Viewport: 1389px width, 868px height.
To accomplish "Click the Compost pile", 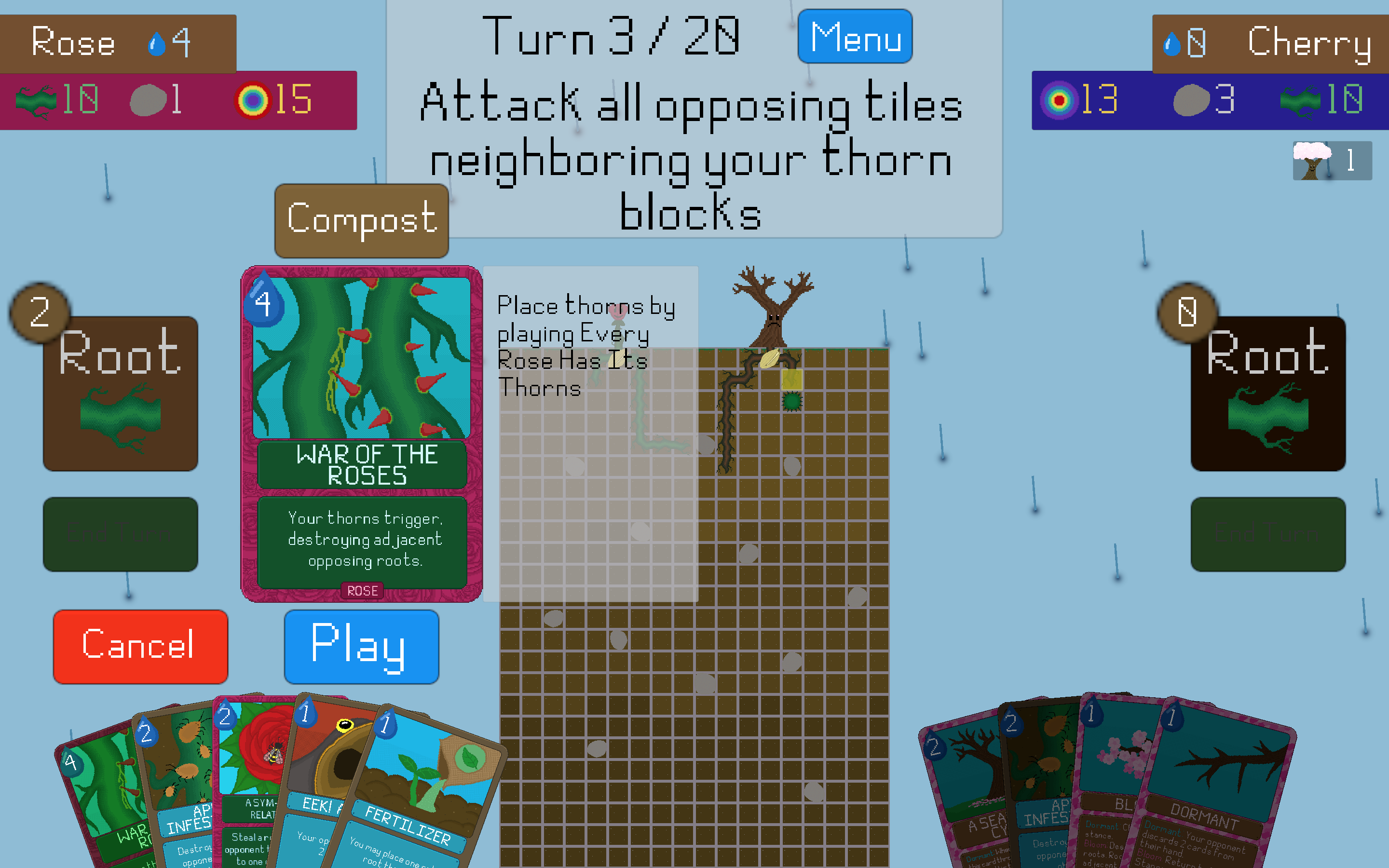I will (361, 221).
